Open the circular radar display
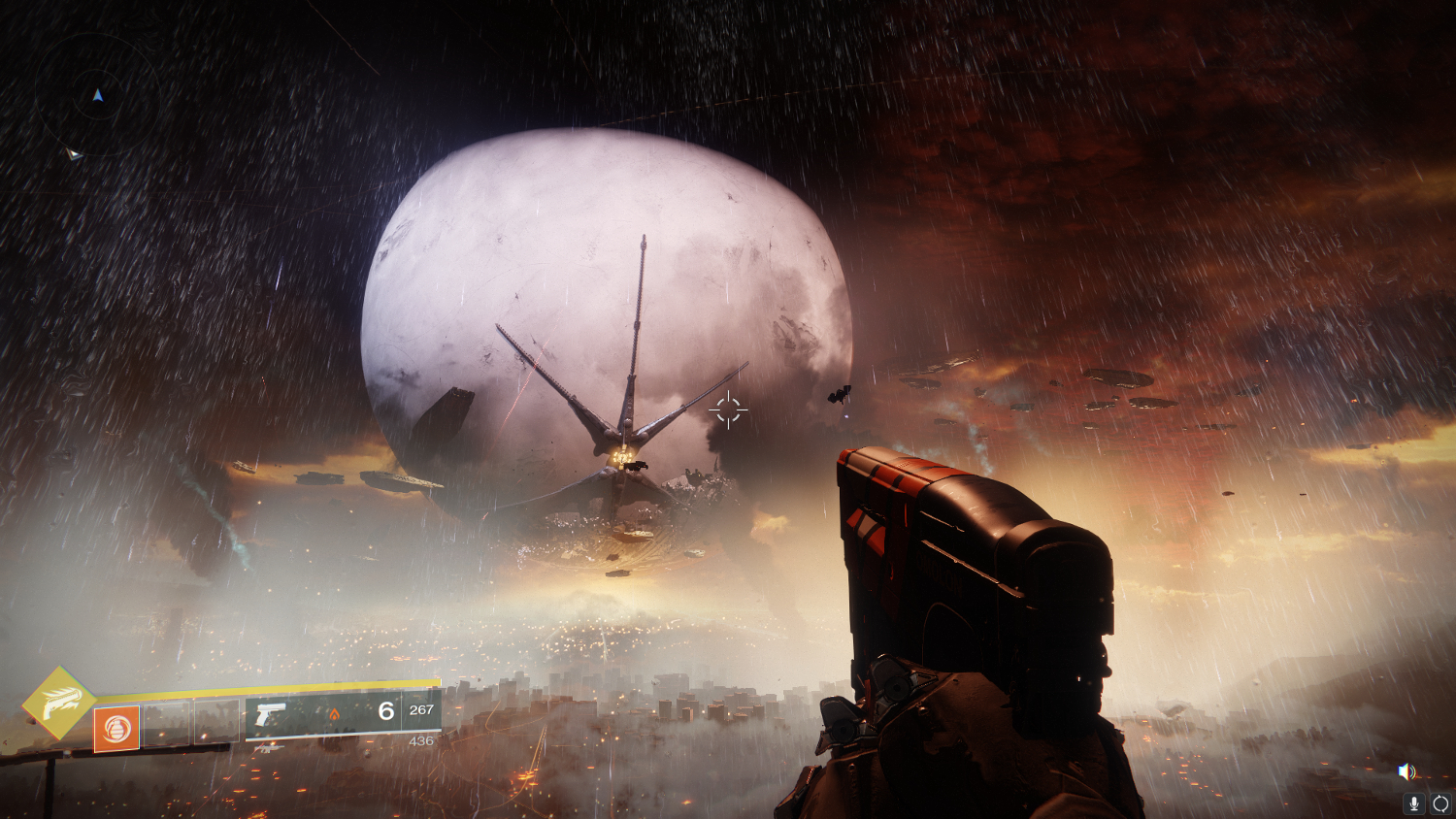1456x819 pixels. pos(97,95)
